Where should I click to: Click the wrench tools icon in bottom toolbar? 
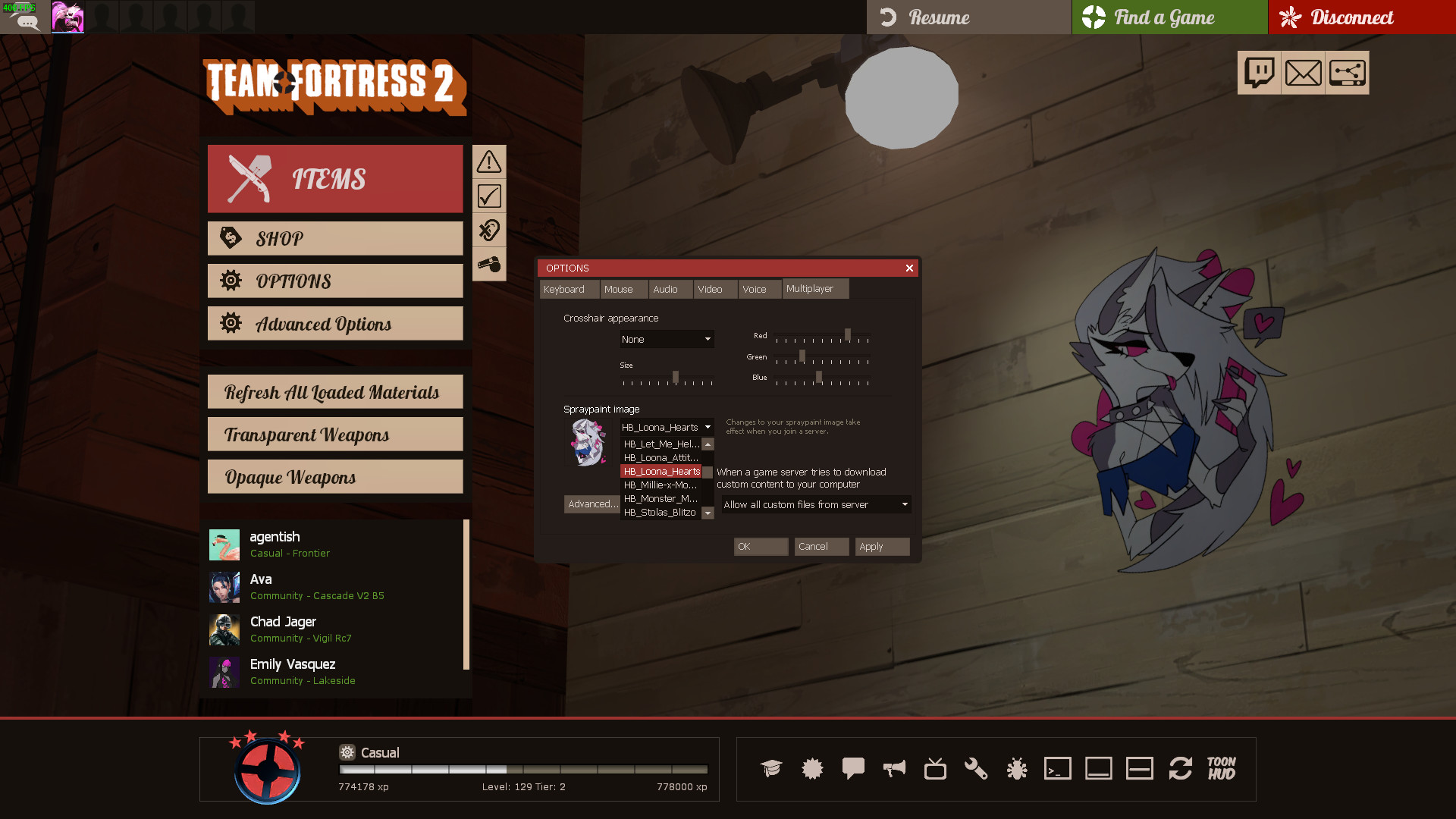tap(976, 768)
